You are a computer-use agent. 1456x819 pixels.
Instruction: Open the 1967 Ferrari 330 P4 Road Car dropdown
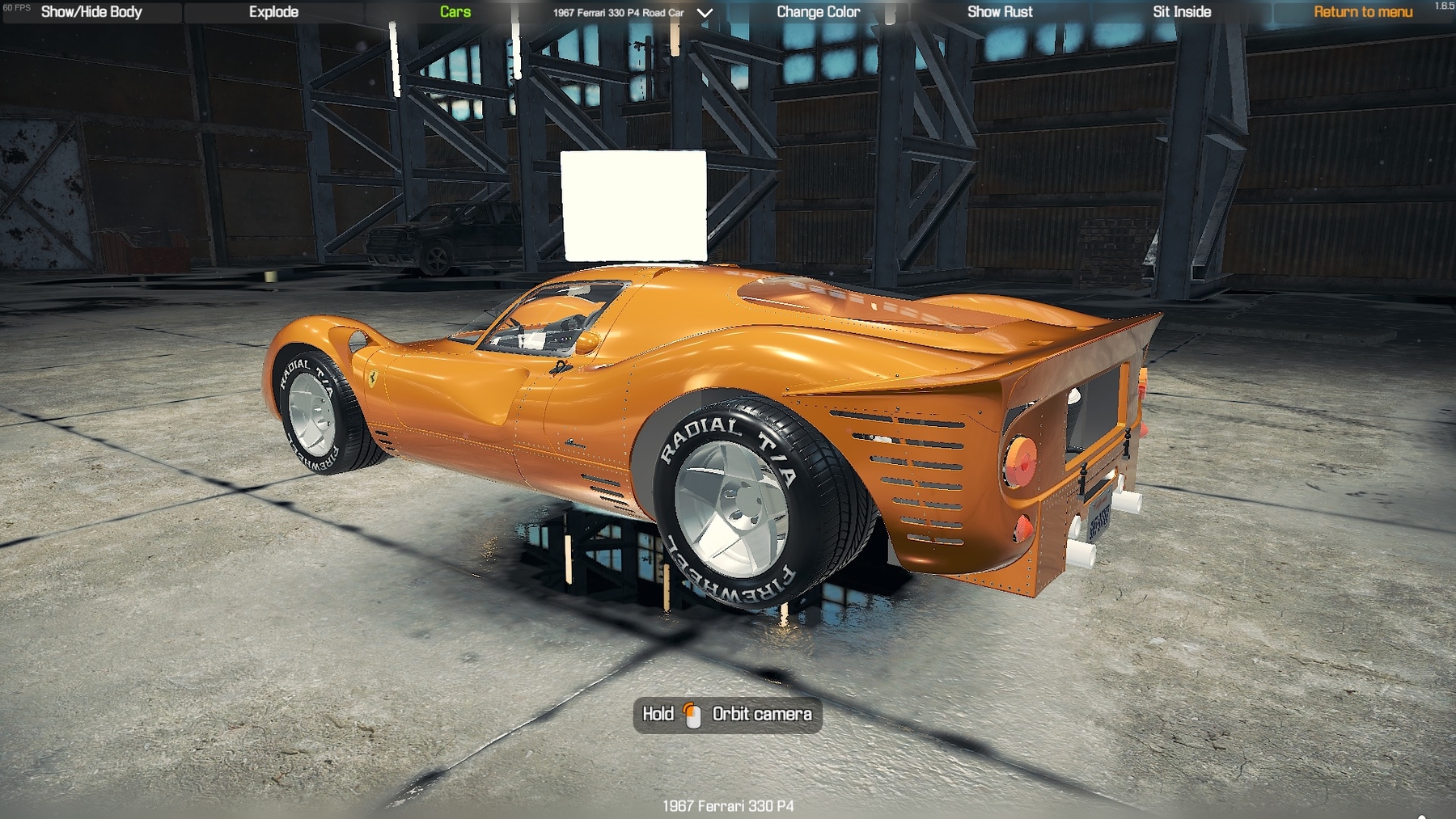[x=632, y=13]
